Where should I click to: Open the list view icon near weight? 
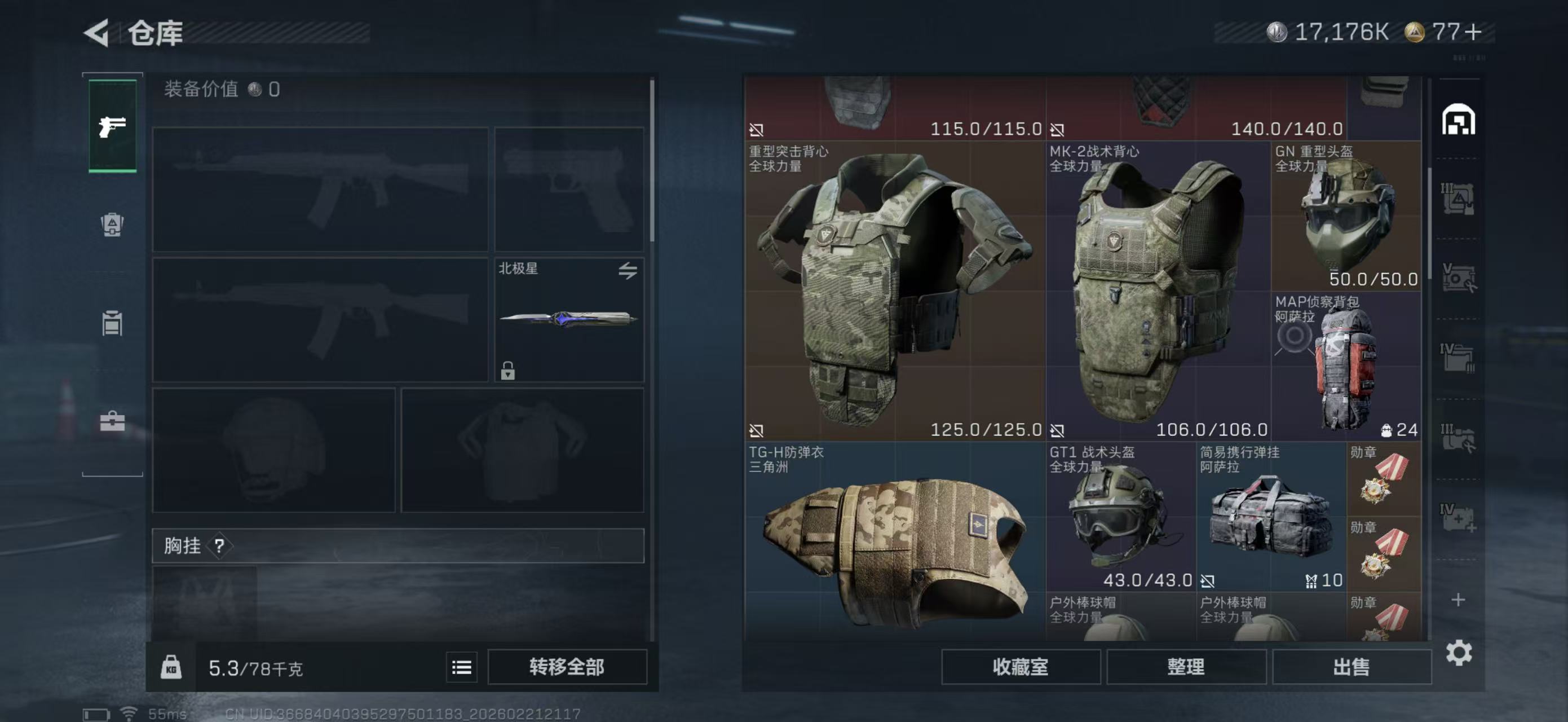click(x=461, y=667)
